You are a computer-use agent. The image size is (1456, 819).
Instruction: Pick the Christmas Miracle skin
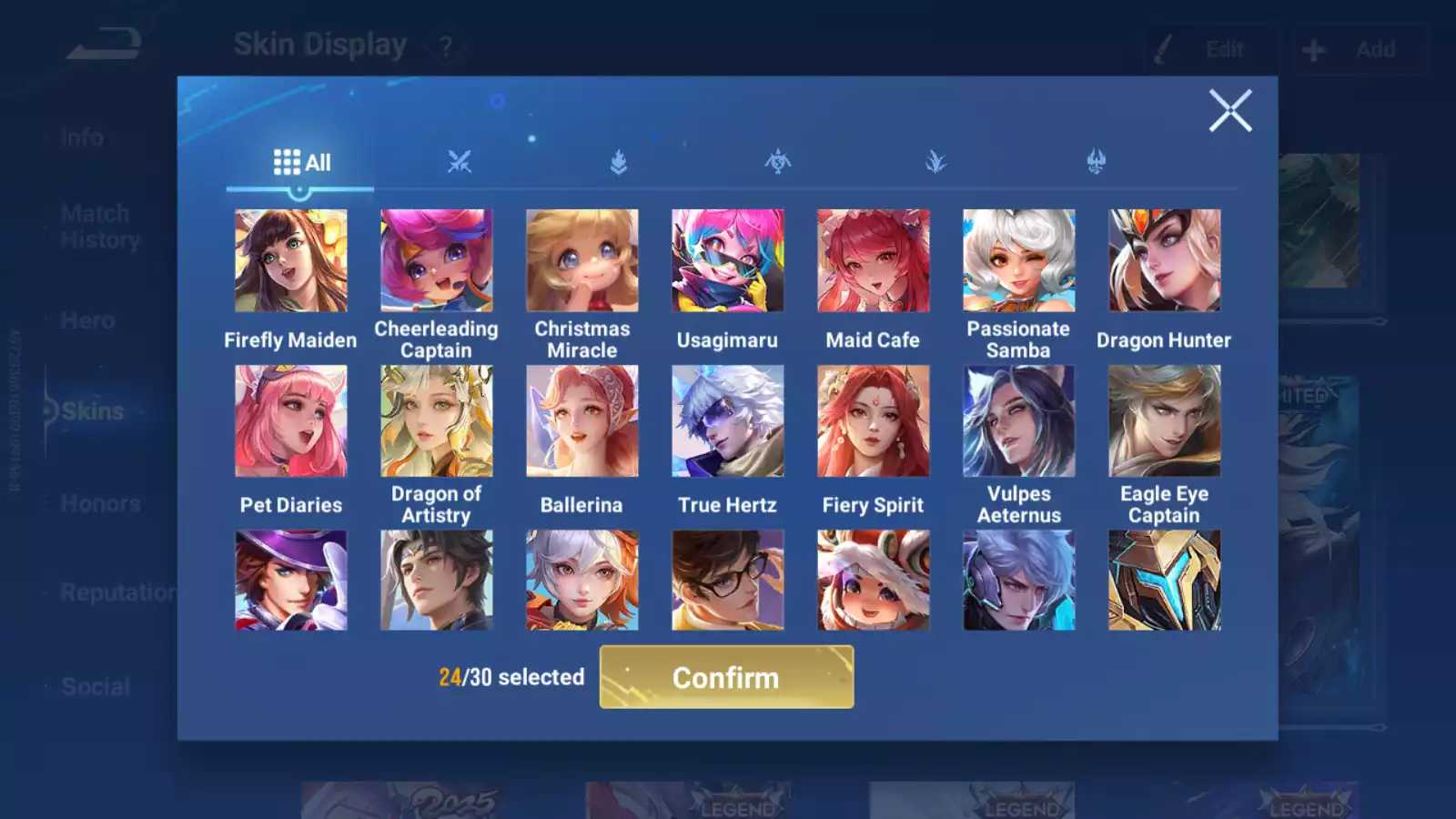[582, 261]
